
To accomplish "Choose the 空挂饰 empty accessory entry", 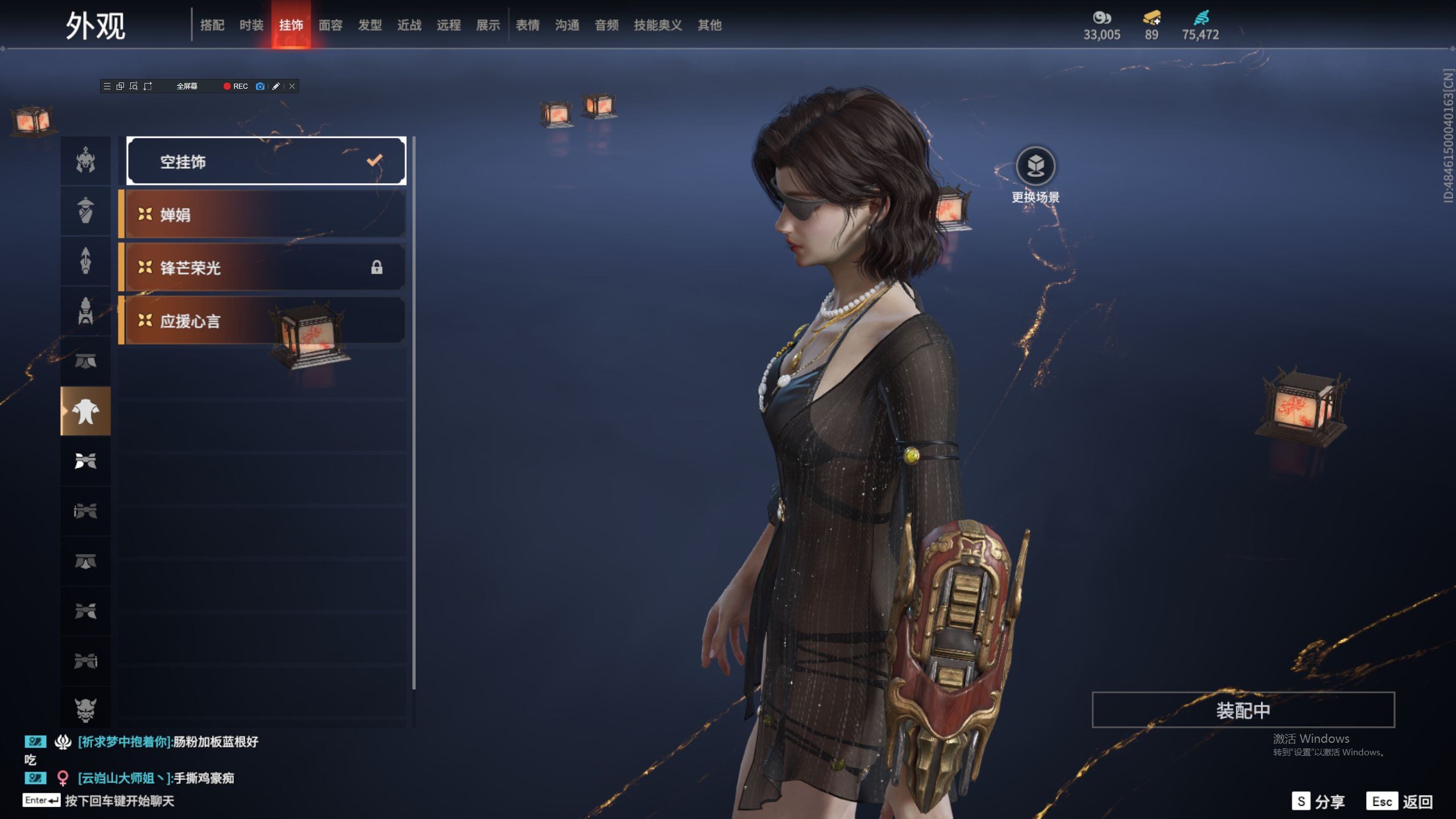I will 266,162.
